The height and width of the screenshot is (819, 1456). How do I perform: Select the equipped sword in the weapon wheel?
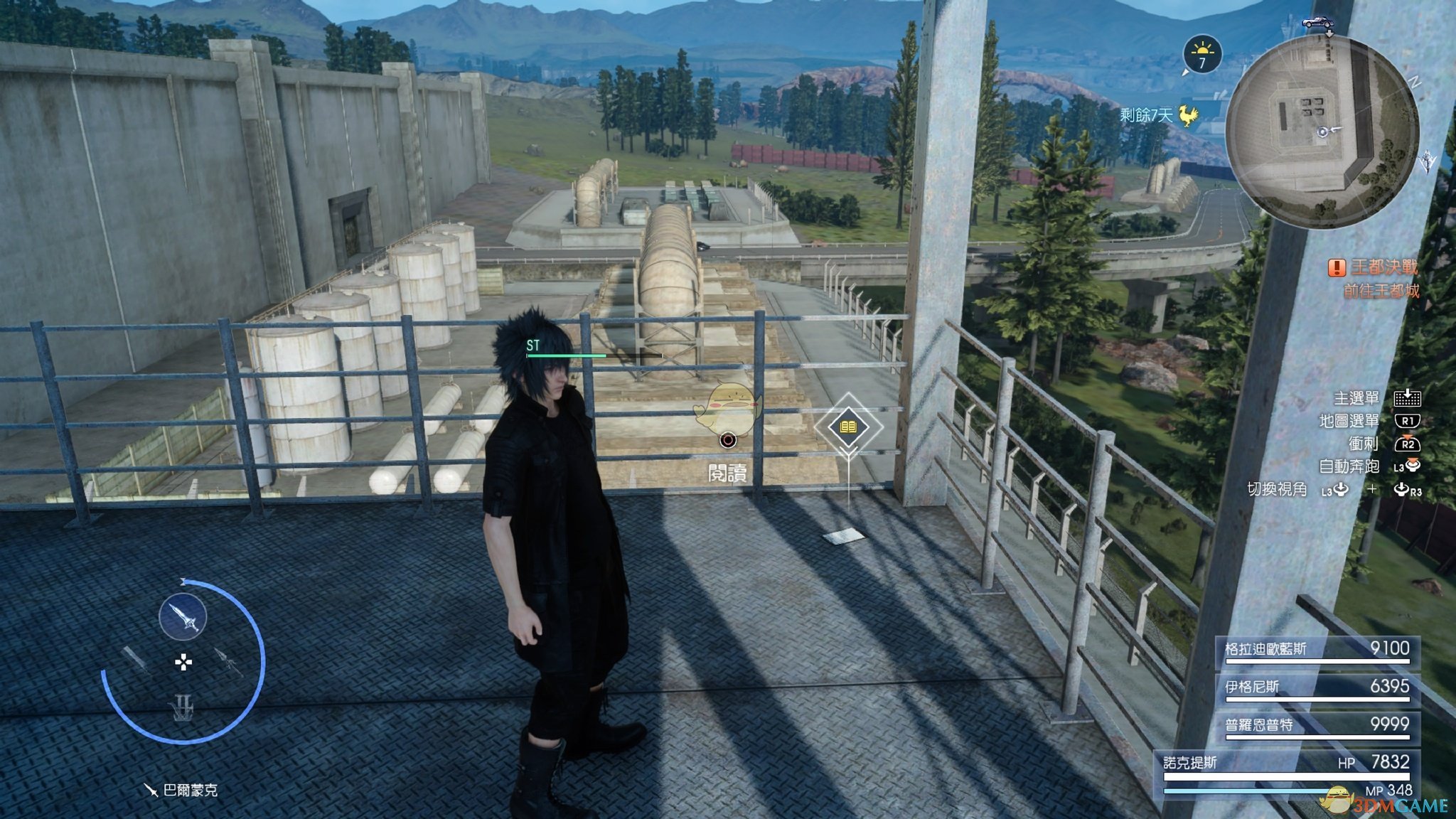pos(183,617)
